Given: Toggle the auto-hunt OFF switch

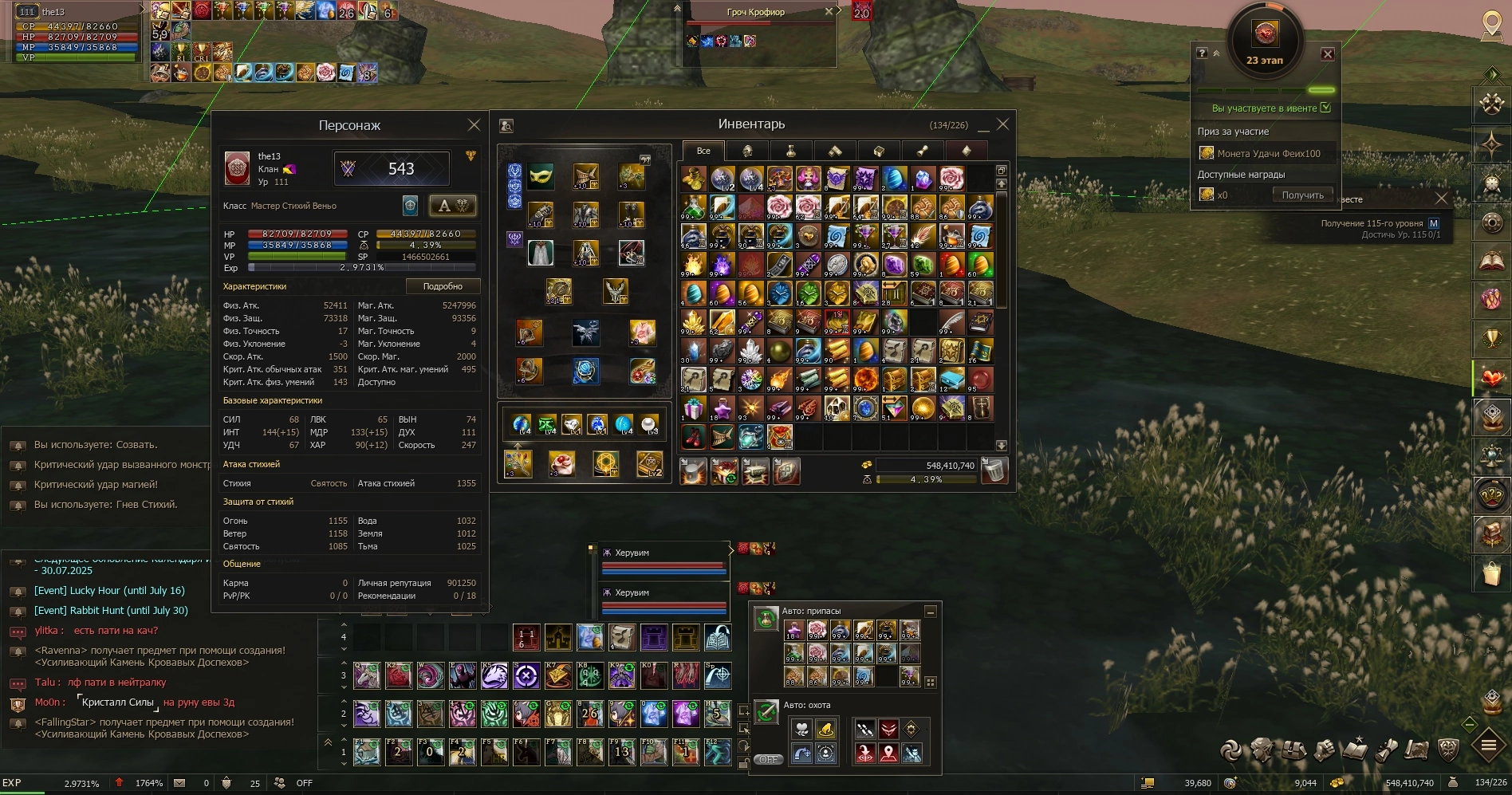Looking at the screenshot, I should pos(768,759).
